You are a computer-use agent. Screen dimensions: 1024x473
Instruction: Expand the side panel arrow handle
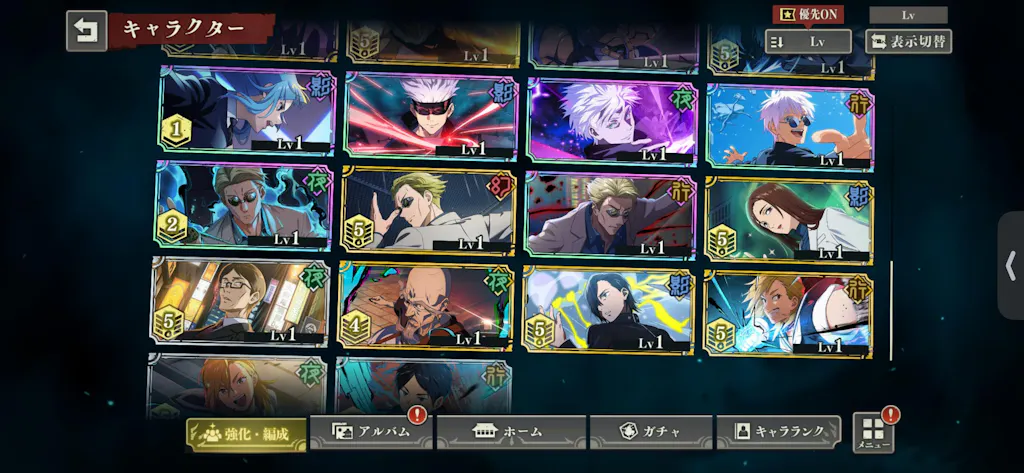point(1010,265)
